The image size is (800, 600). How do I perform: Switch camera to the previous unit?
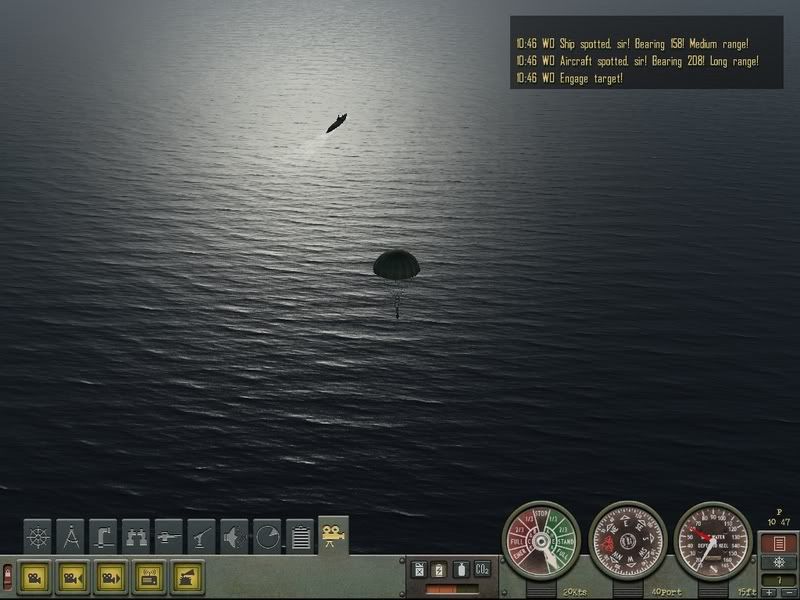tap(73, 577)
